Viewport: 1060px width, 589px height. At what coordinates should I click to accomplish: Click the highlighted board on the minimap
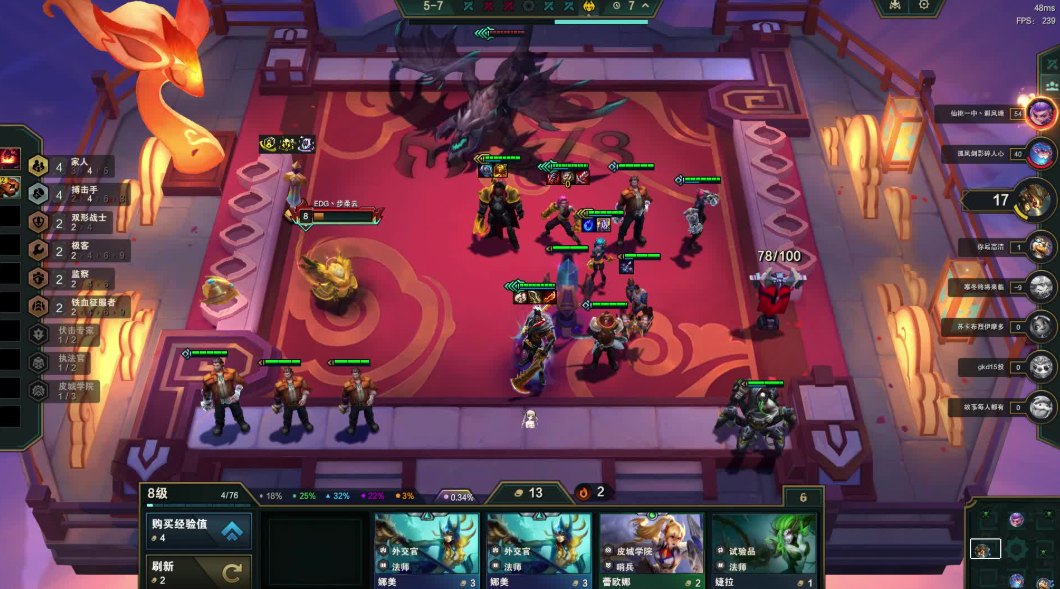[985, 549]
